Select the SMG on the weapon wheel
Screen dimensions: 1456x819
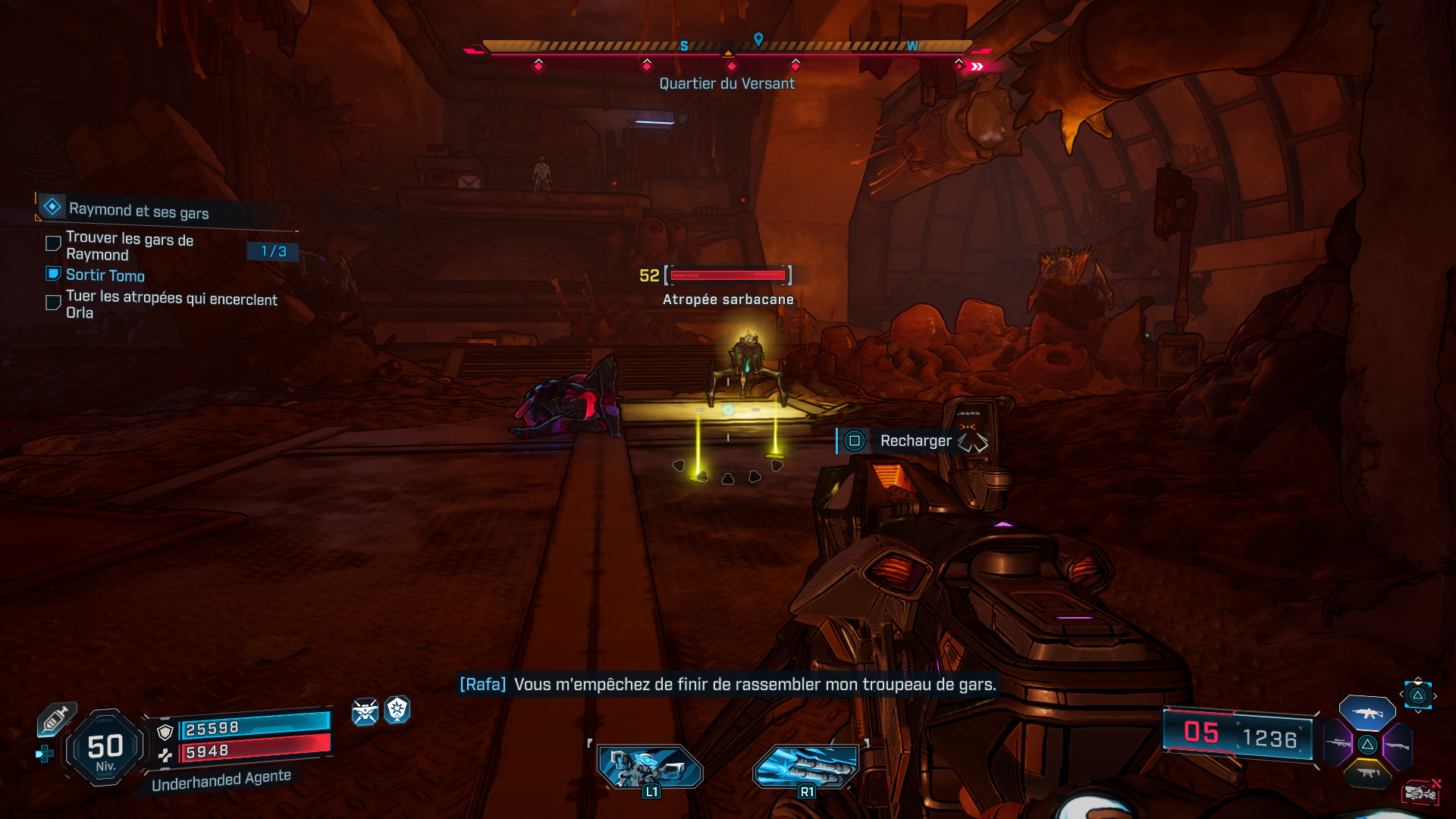1369,772
